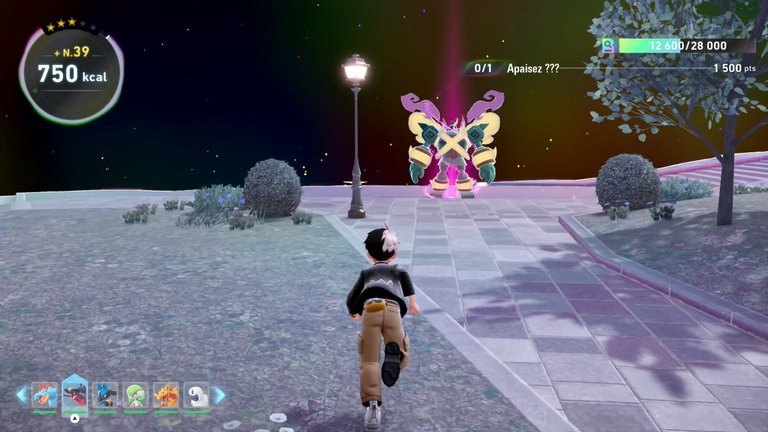
Task: Switch to Lucario in the party bar
Action: (x=105, y=395)
